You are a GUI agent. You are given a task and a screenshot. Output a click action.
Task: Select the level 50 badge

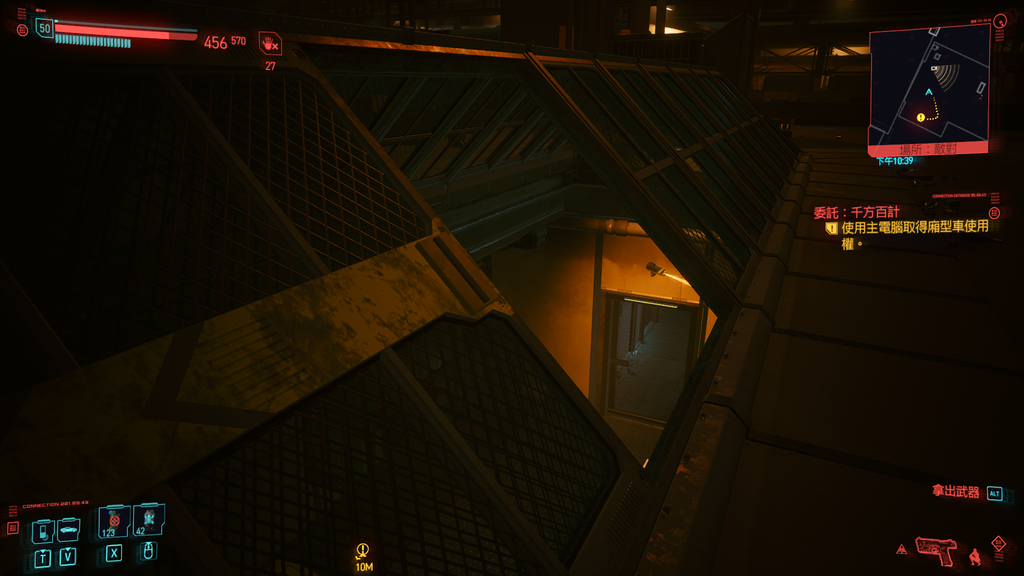coord(44,28)
